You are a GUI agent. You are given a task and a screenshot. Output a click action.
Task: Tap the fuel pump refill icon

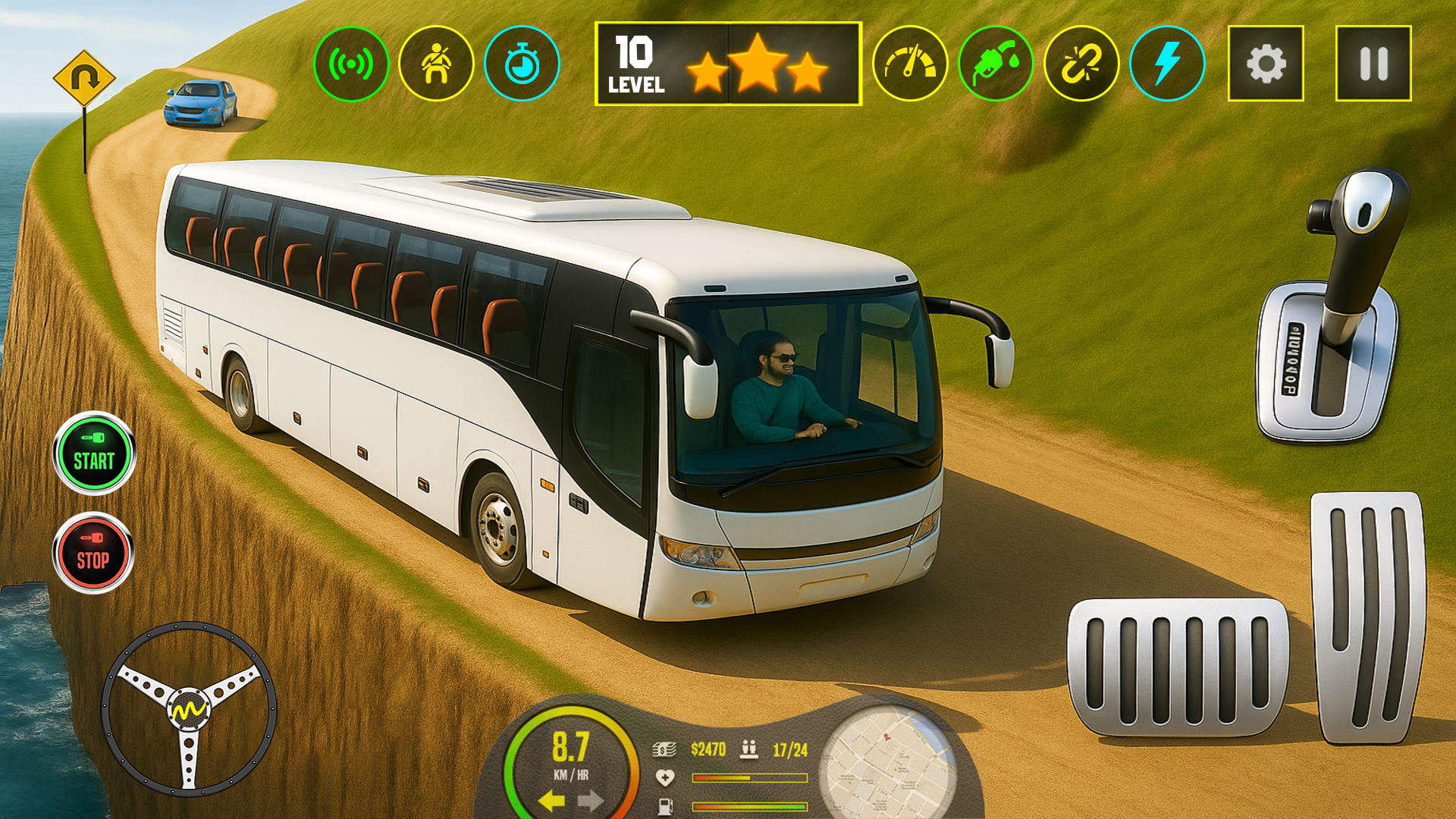point(995,64)
